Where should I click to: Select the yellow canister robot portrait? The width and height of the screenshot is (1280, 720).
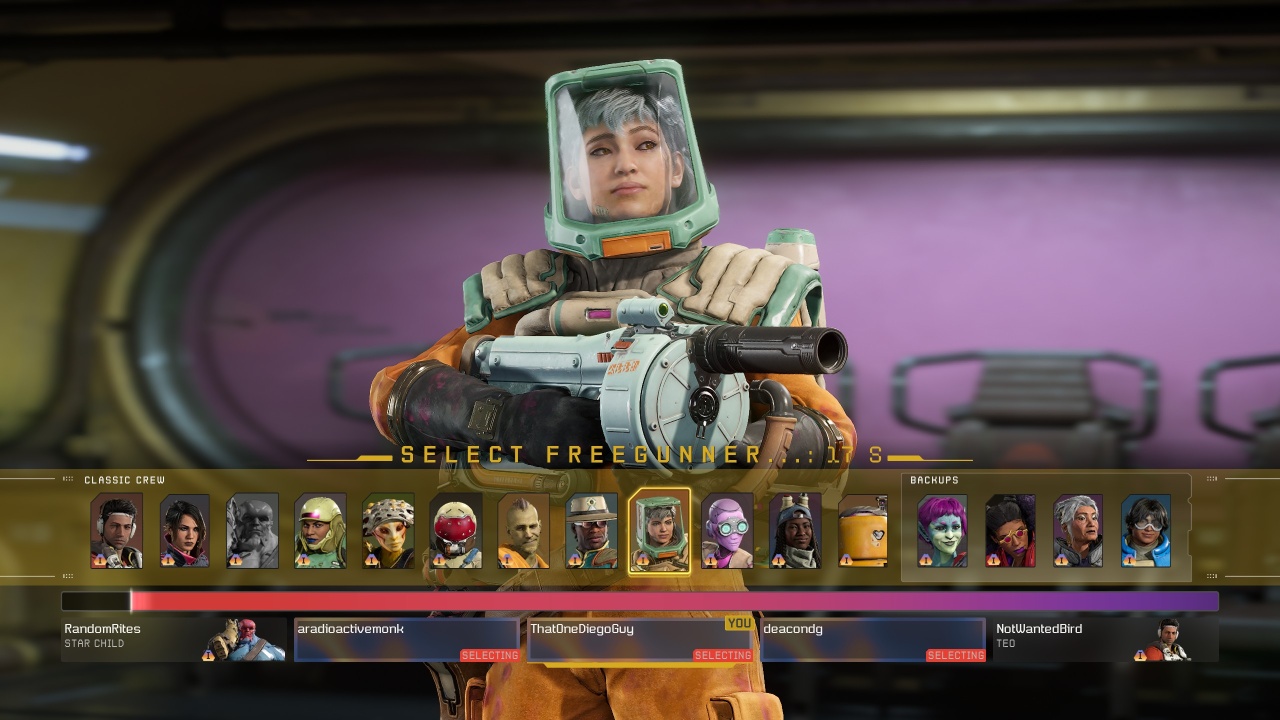pyautogui.click(x=862, y=531)
